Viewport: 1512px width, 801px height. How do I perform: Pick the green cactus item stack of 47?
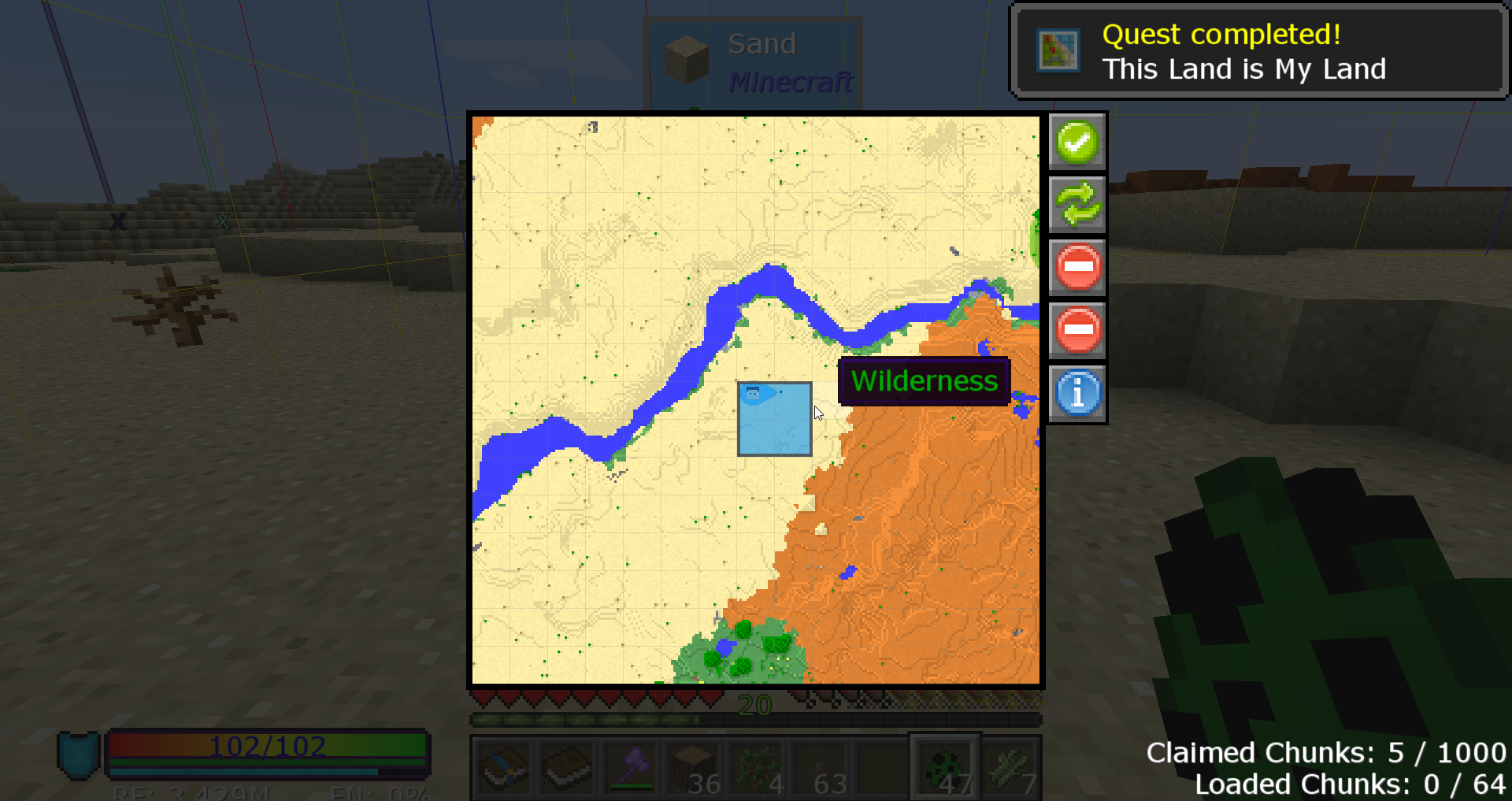946,768
